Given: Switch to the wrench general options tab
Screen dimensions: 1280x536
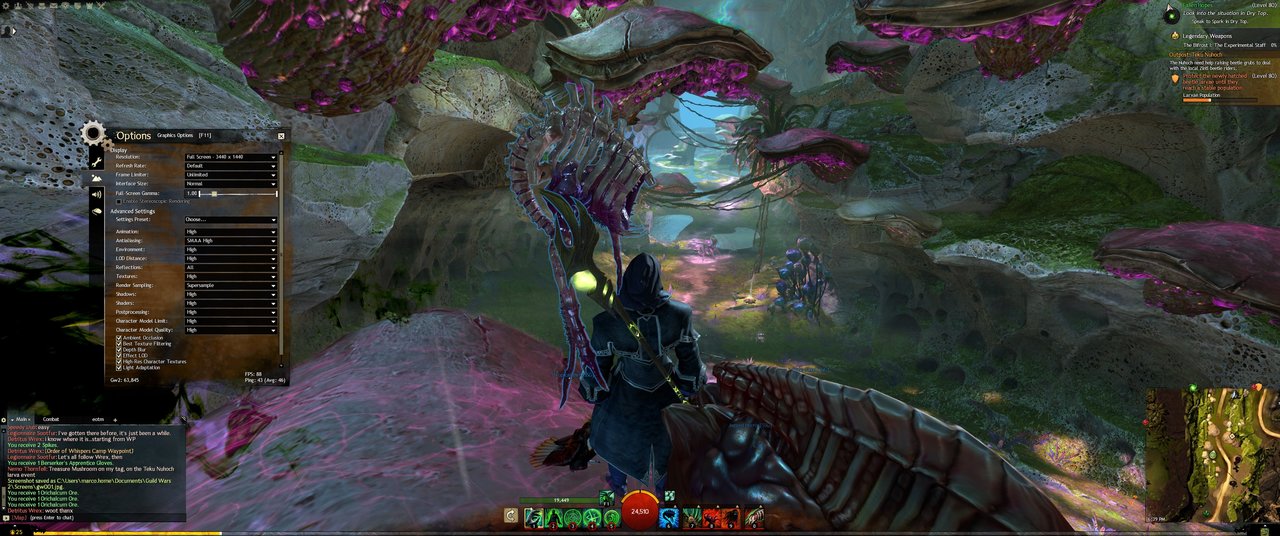Looking at the screenshot, I should coord(97,161).
